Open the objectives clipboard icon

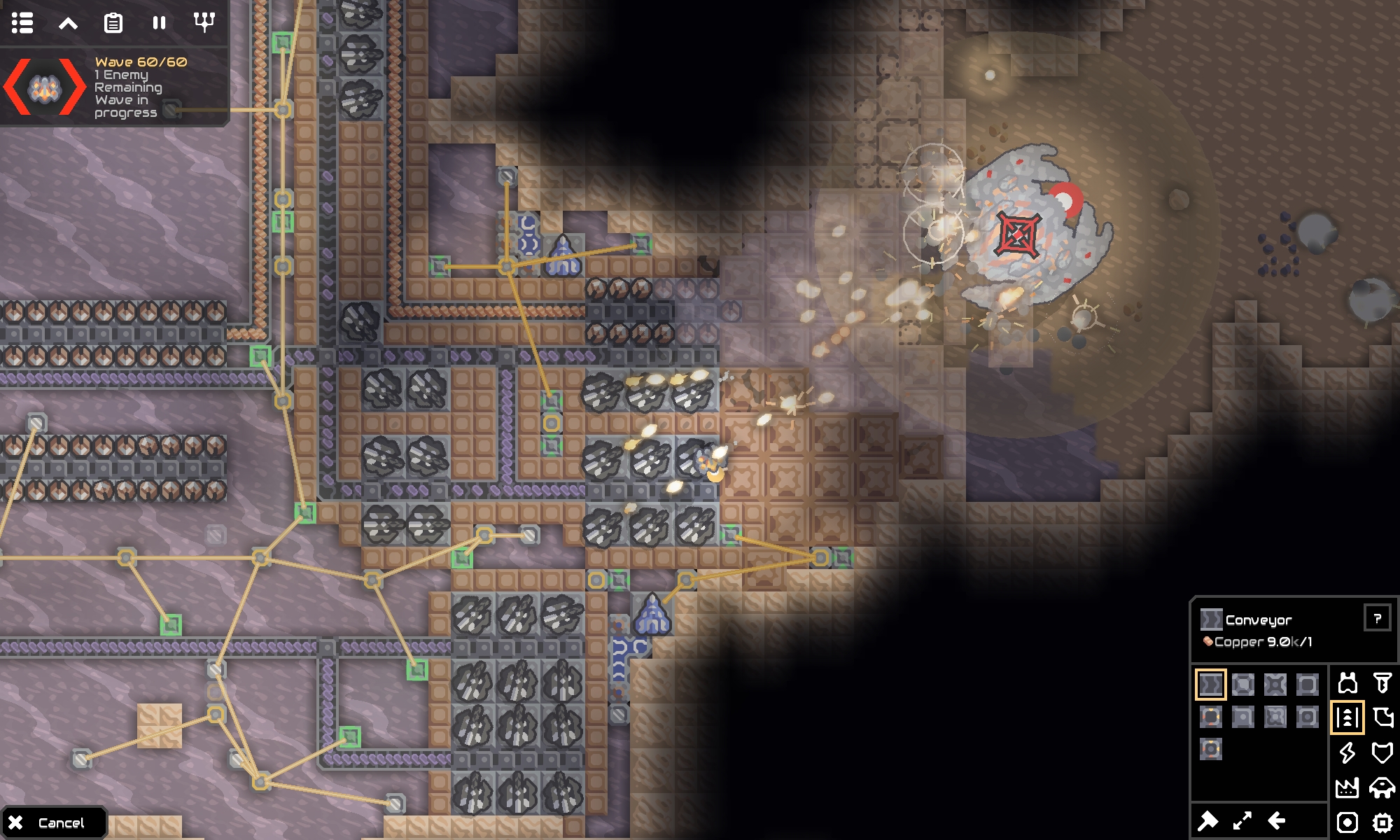(x=113, y=23)
